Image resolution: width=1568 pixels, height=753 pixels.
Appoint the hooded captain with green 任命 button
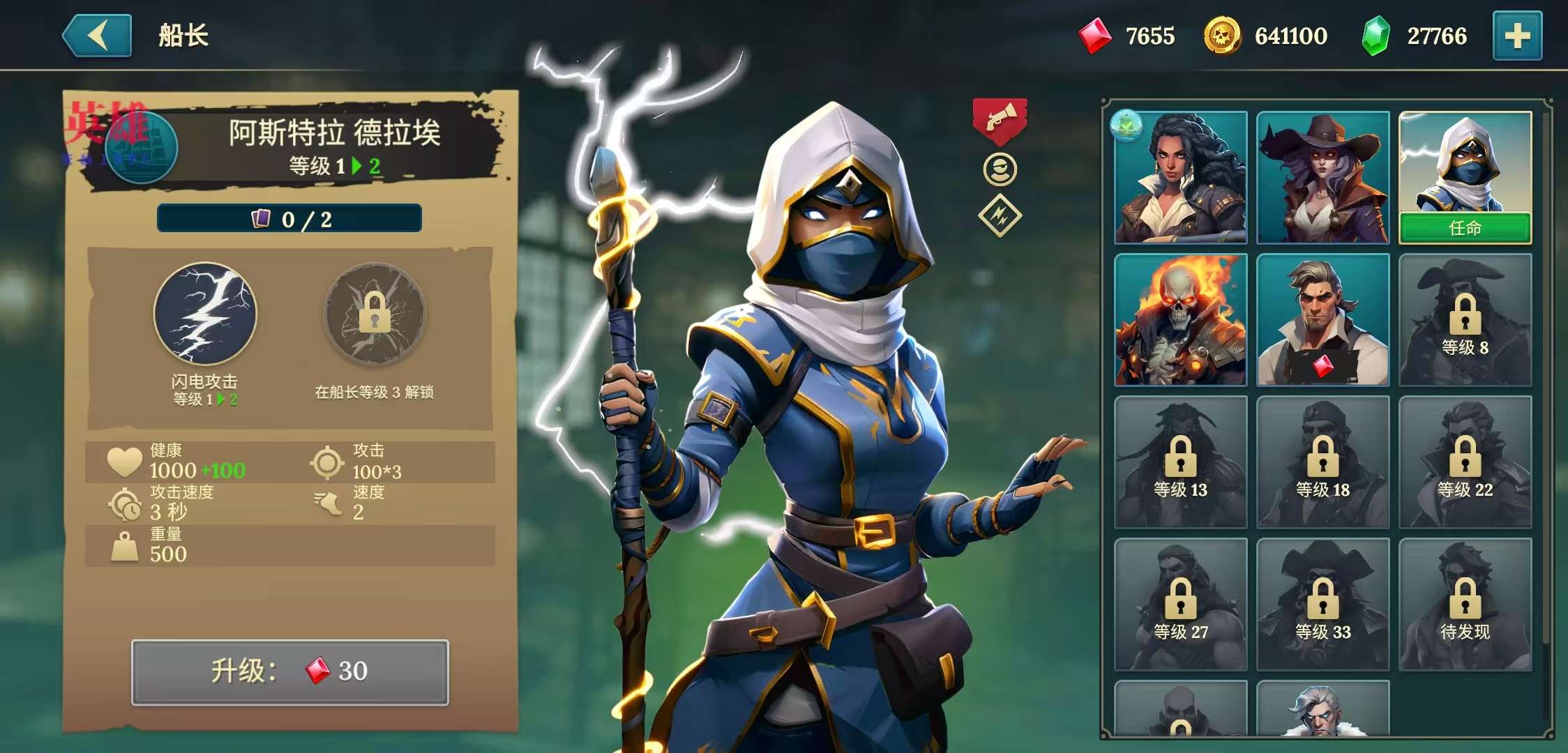pos(1465,228)
